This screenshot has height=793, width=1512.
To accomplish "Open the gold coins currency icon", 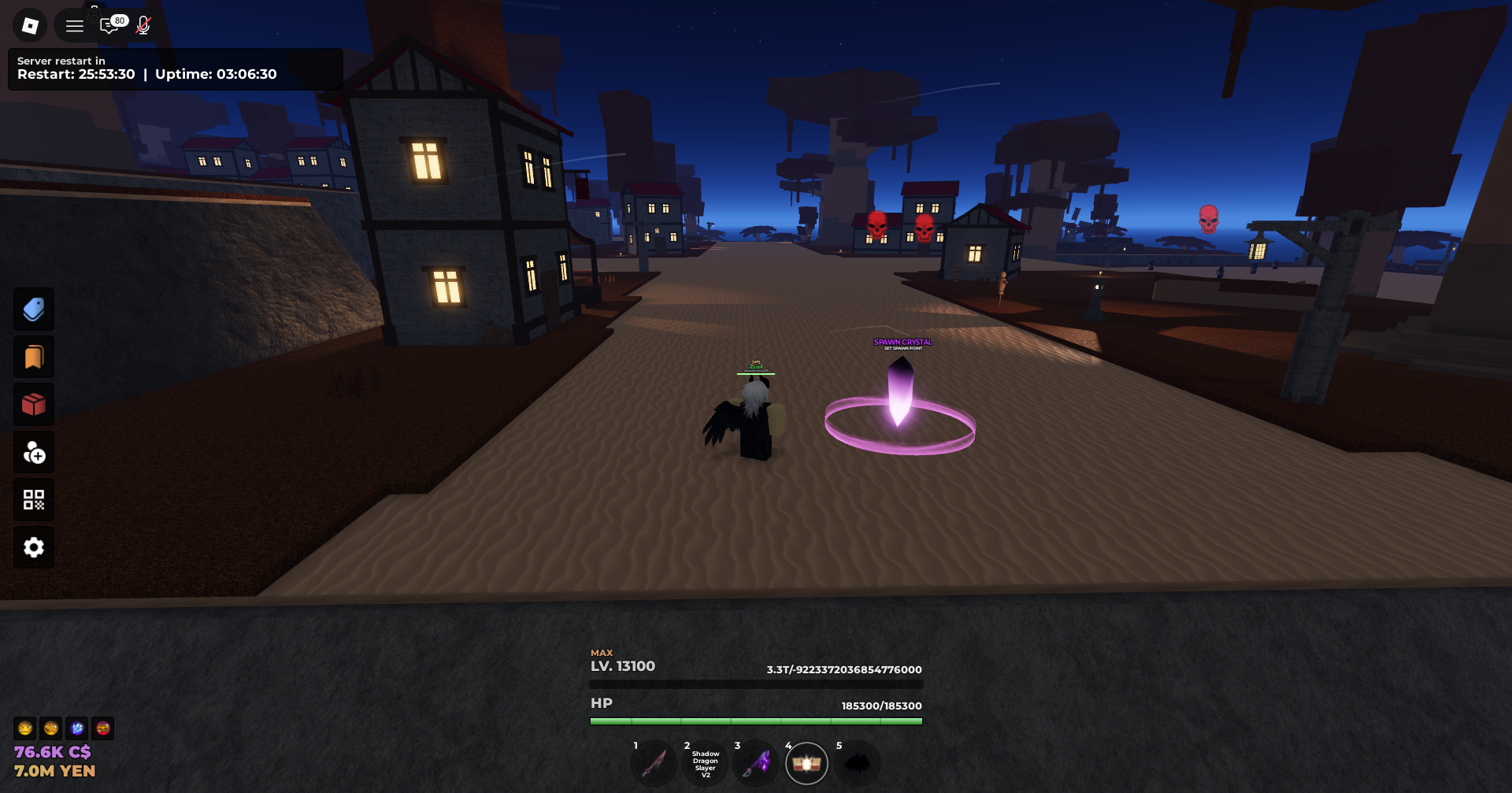I will point(50,728).
